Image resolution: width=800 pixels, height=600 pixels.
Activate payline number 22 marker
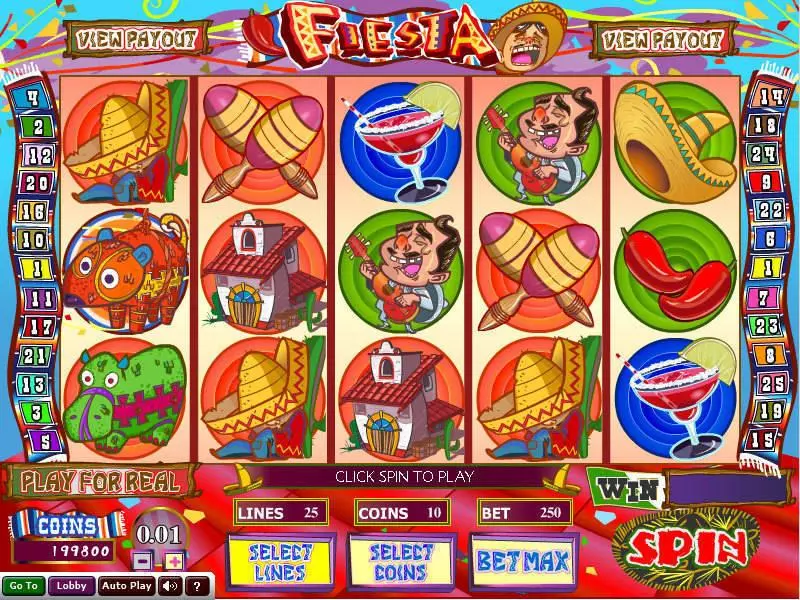769,211
